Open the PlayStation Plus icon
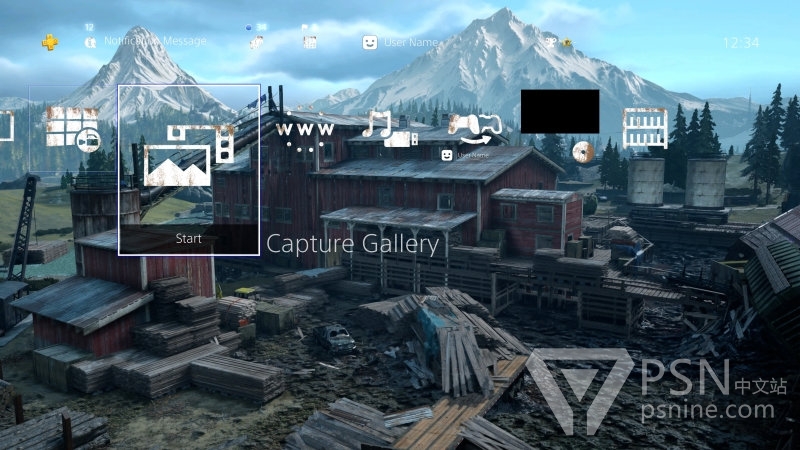Viewport: 800px width, 450px height. [50, 42]
